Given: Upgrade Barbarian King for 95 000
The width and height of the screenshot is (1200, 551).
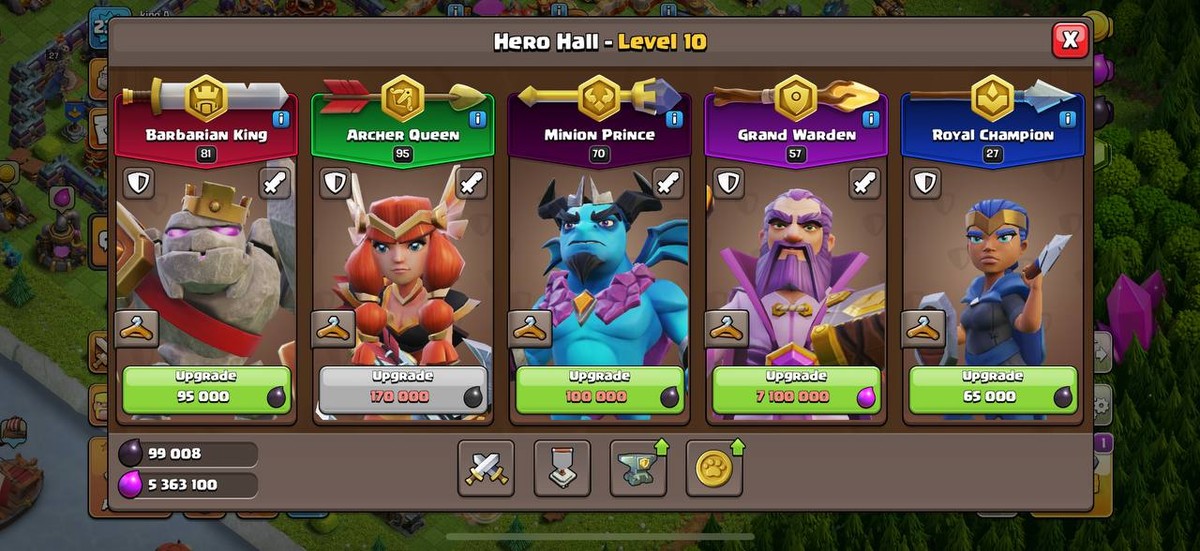Looking at the screenshot, I should point(207,389).
